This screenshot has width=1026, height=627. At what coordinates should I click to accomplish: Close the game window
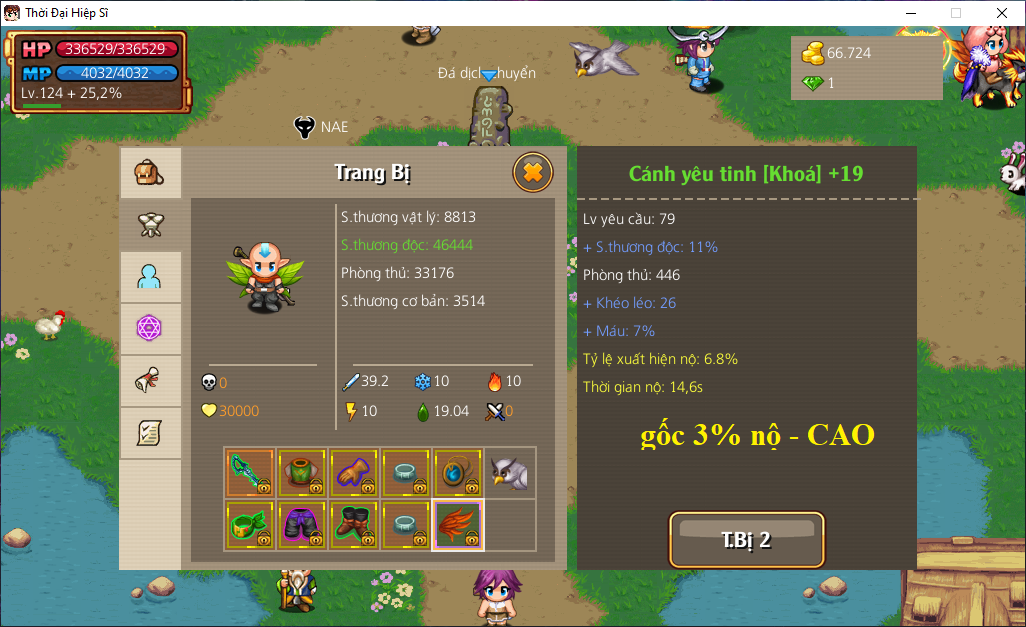point(1002,13)
